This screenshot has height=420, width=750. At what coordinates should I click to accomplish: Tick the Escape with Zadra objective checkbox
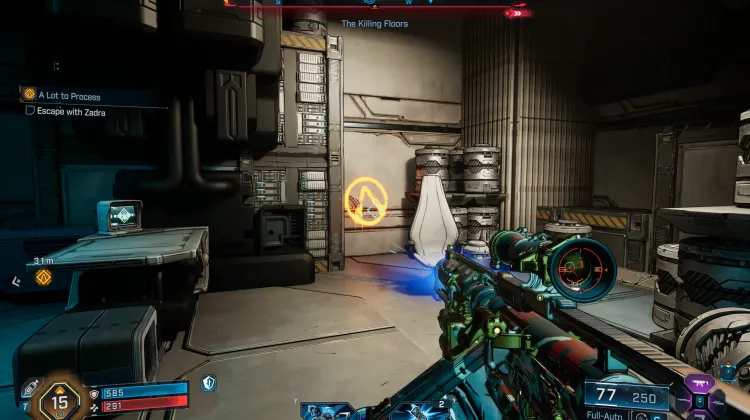pos(30,111)
